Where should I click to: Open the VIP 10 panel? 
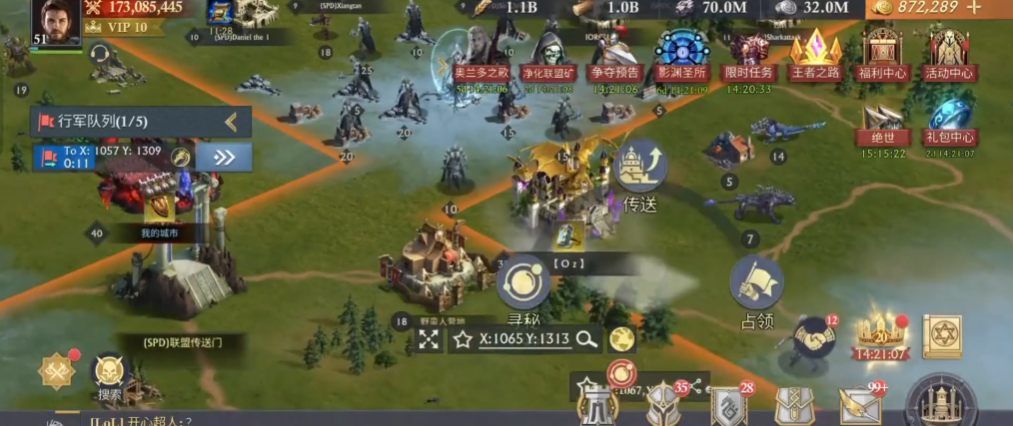click(126, 27)
